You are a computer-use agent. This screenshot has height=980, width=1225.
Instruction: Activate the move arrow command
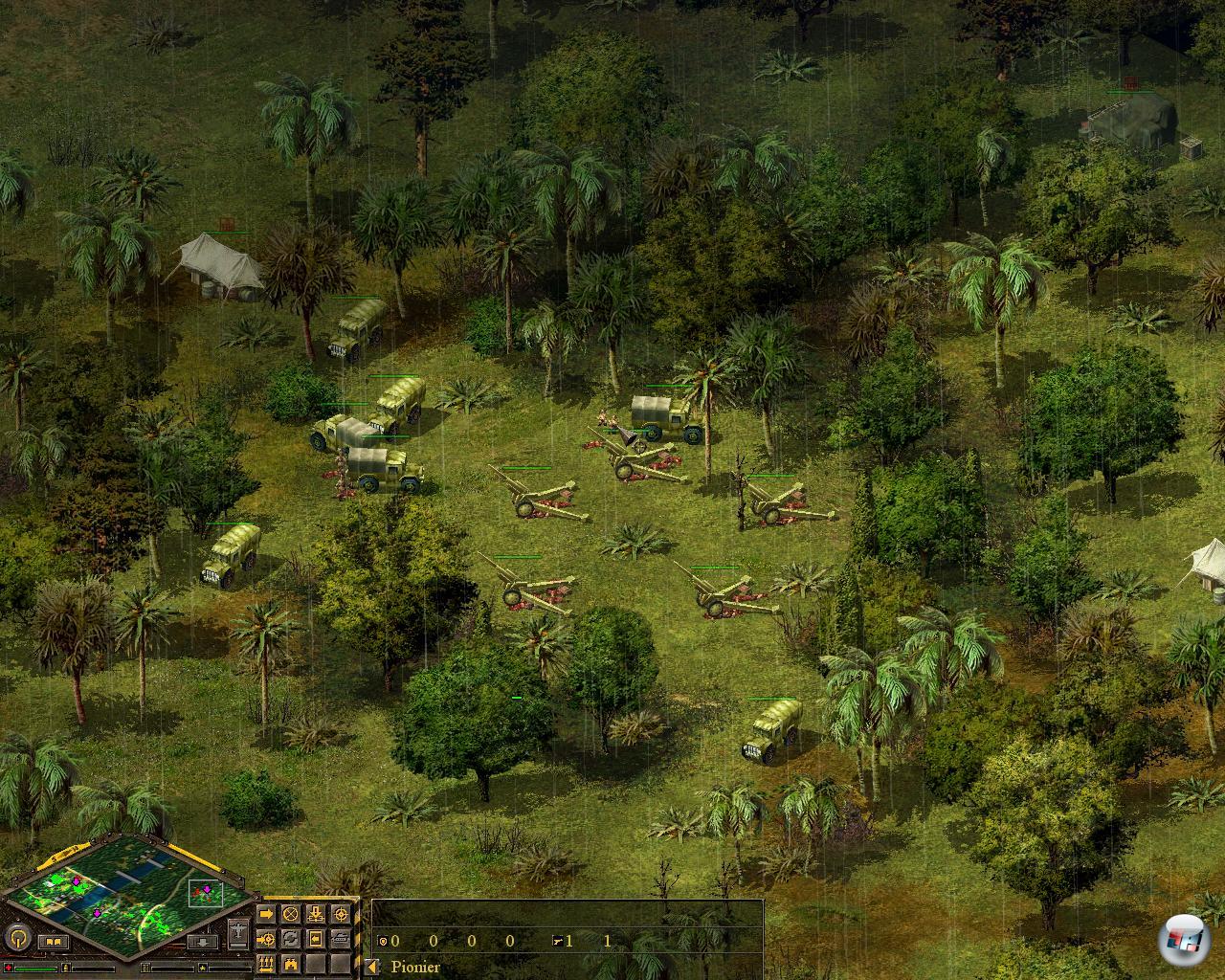[267, 915]
